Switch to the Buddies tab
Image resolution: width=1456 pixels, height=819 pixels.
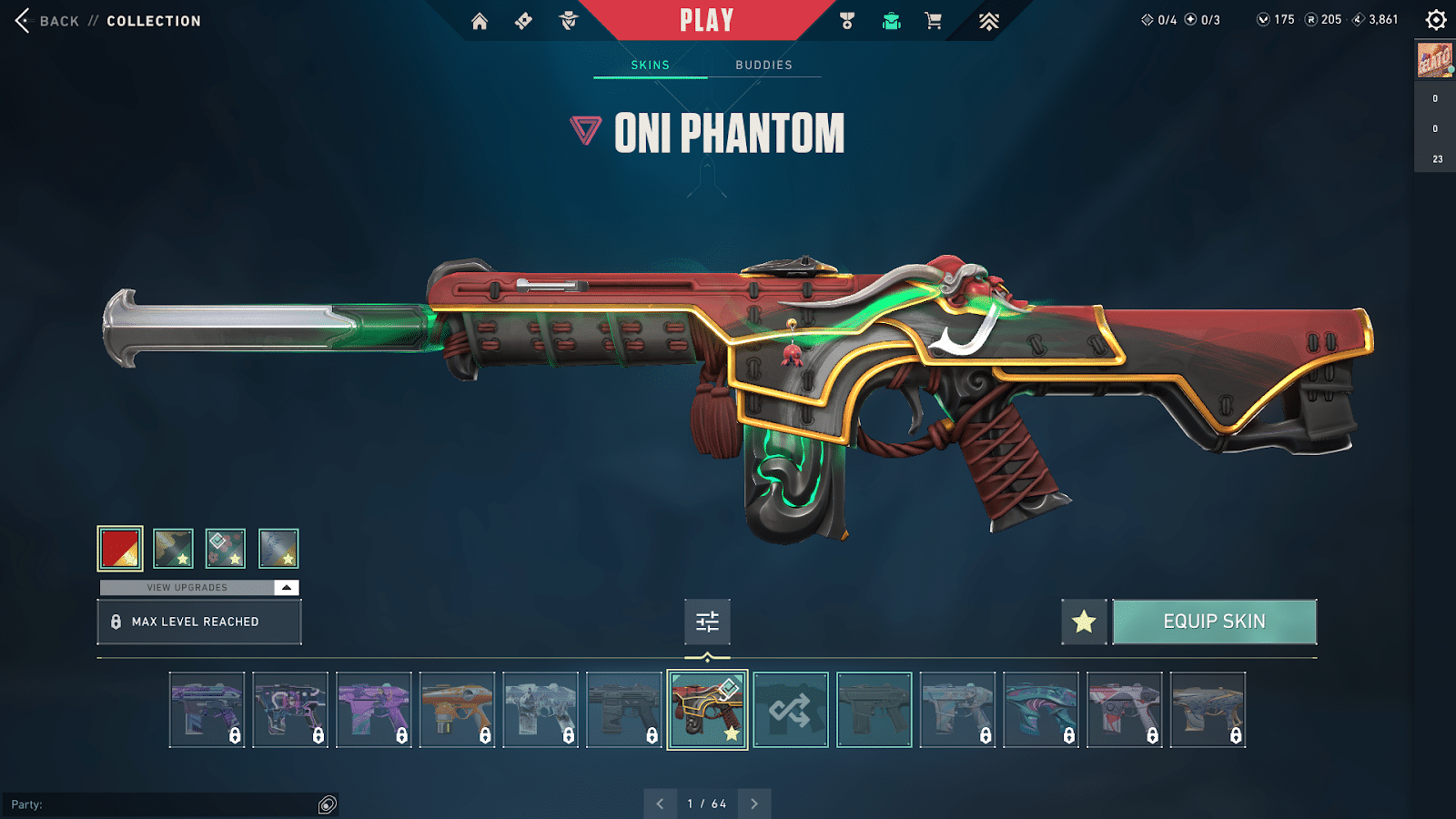pos(763,65)
